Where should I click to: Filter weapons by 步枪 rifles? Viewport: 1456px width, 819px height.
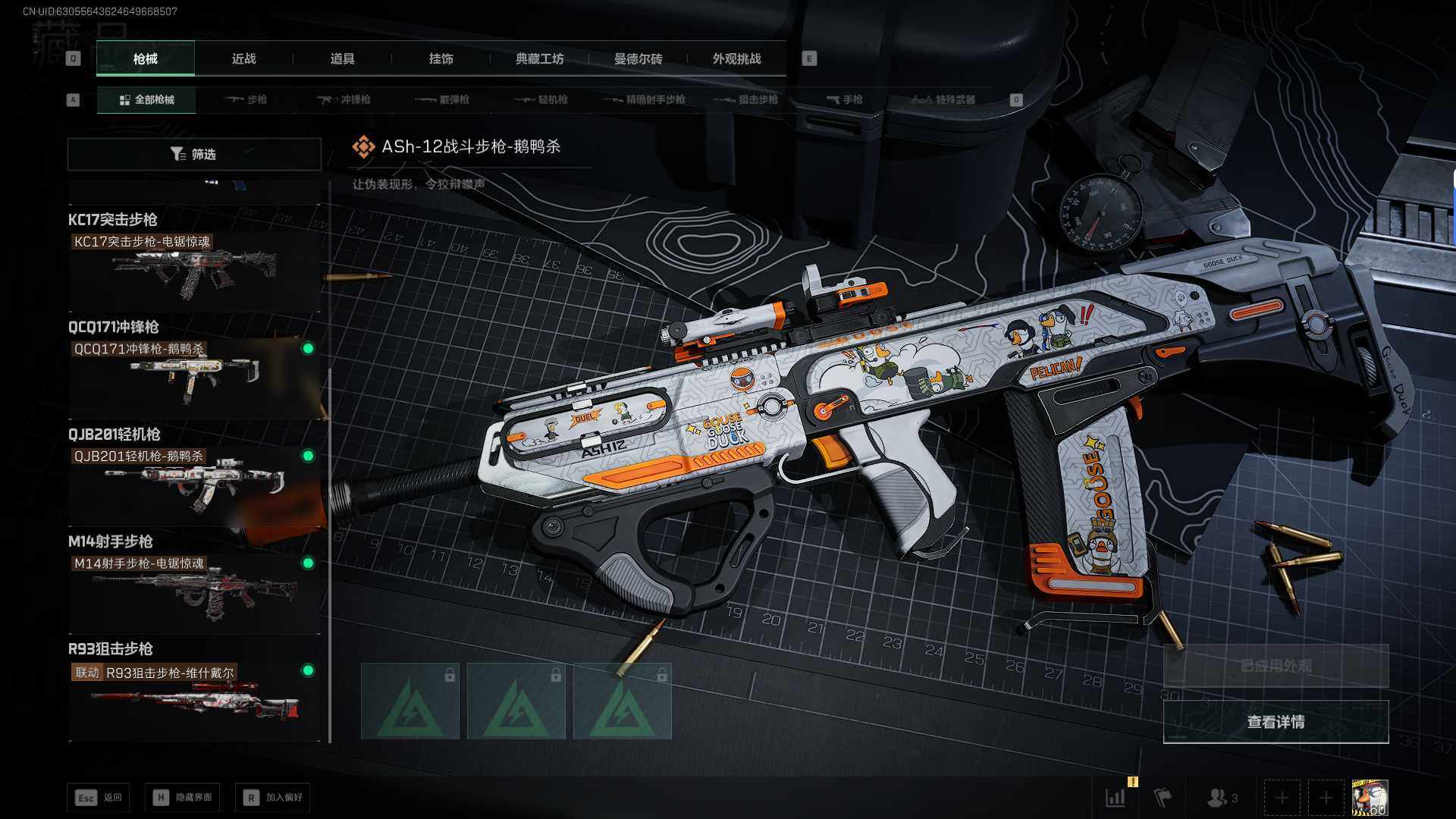pos(246,99)
